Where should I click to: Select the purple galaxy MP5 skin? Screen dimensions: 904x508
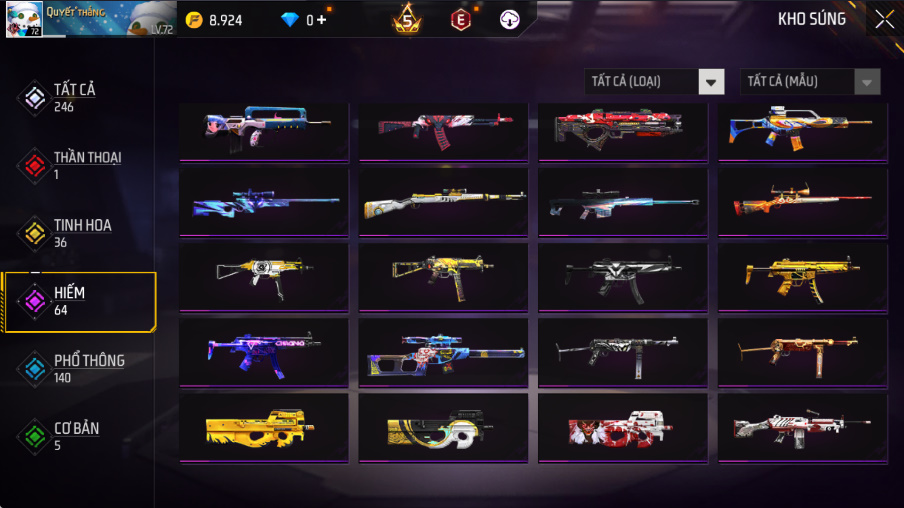(264, 351)
